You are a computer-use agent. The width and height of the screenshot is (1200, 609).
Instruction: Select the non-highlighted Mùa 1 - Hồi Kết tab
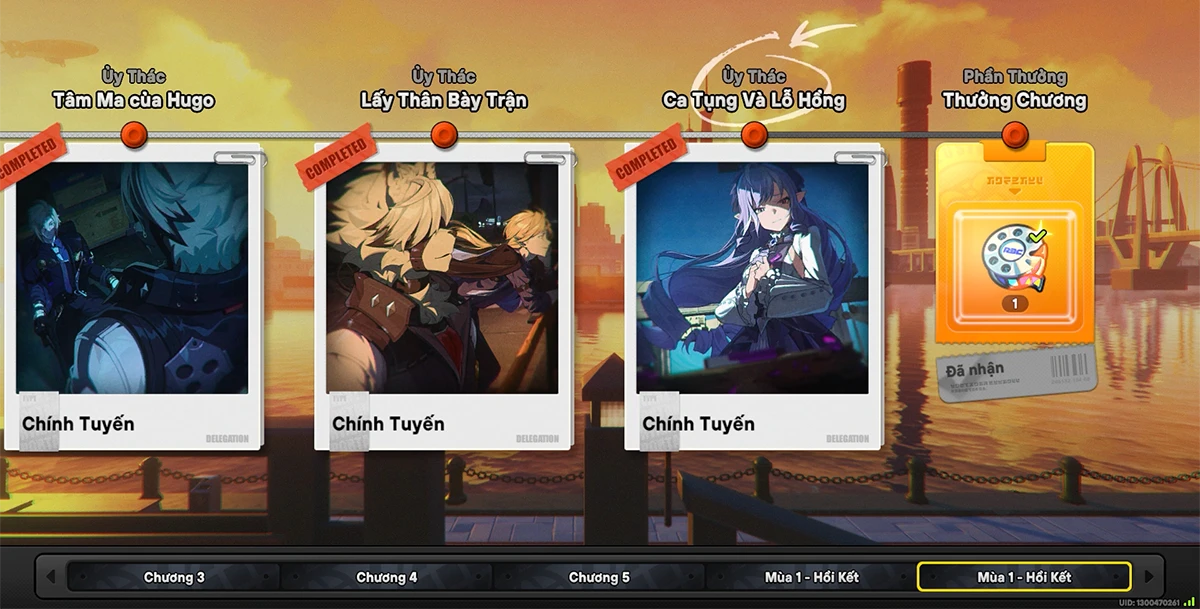(x=811, y=577)
